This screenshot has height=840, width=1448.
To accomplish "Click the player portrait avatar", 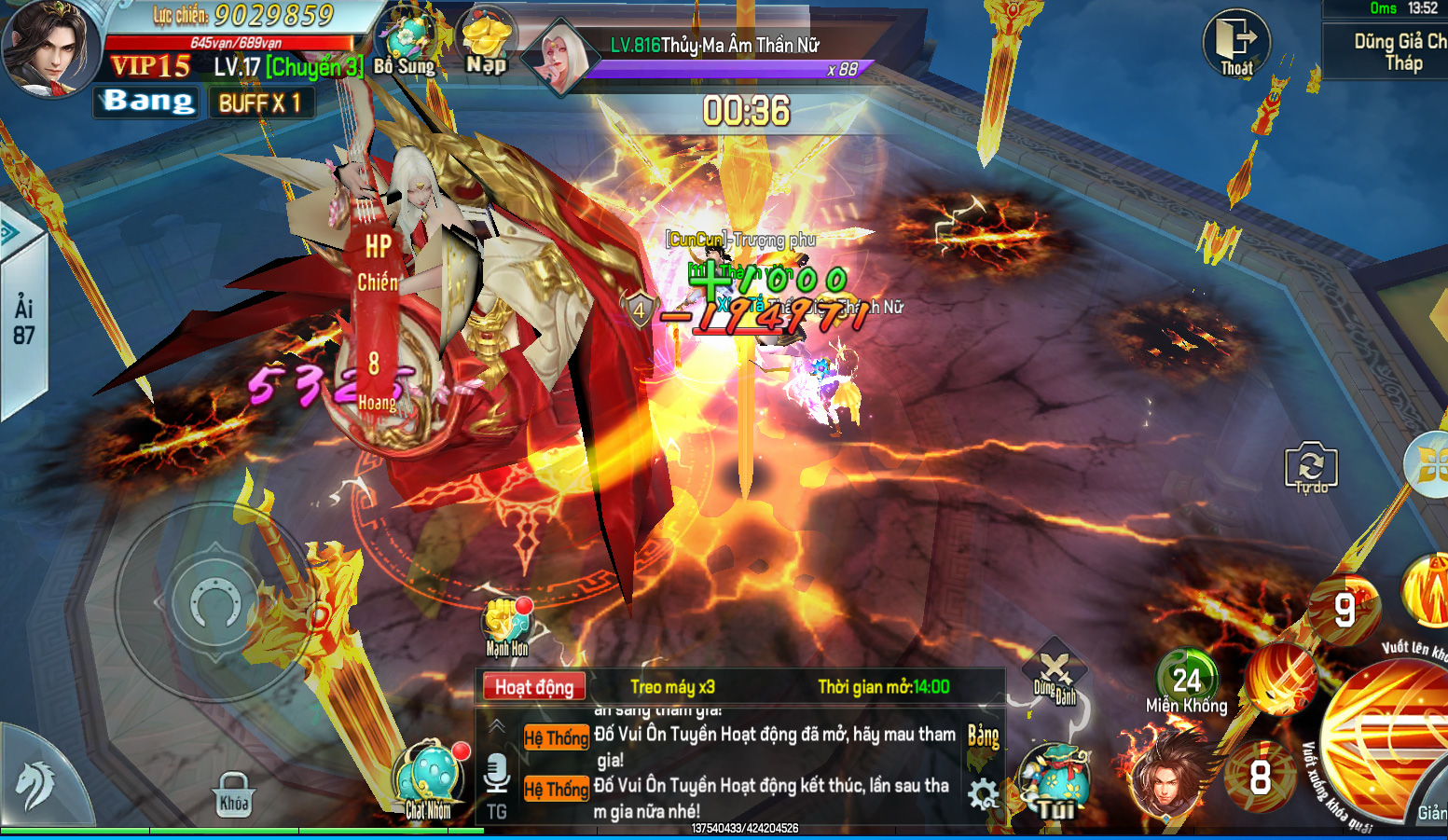I will point(48,47).
